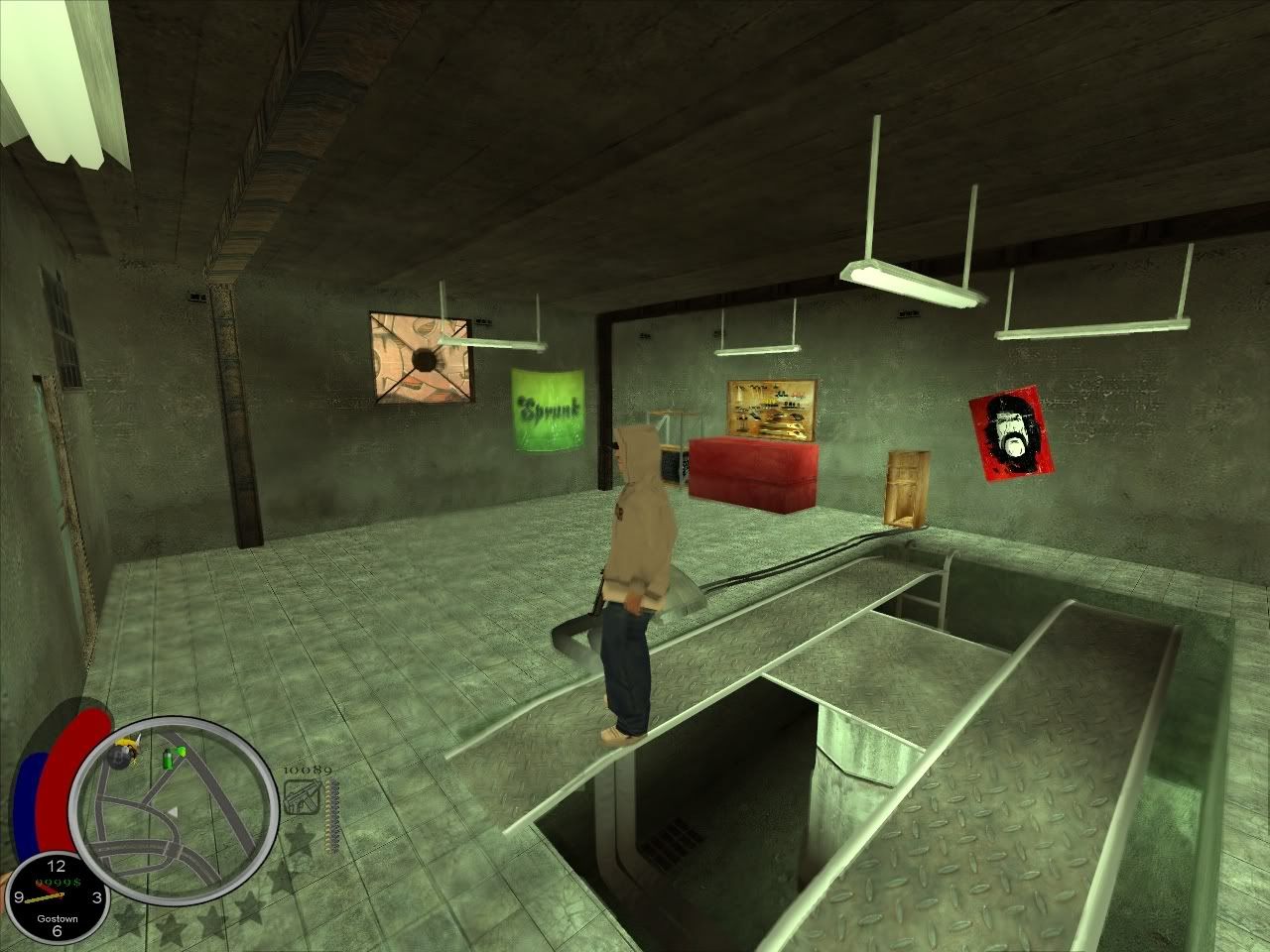Select the SMG weapon icon in the HUD
Image resolution: width=1270 pixels, height=952 pixels.
click(x=303, y=798)
